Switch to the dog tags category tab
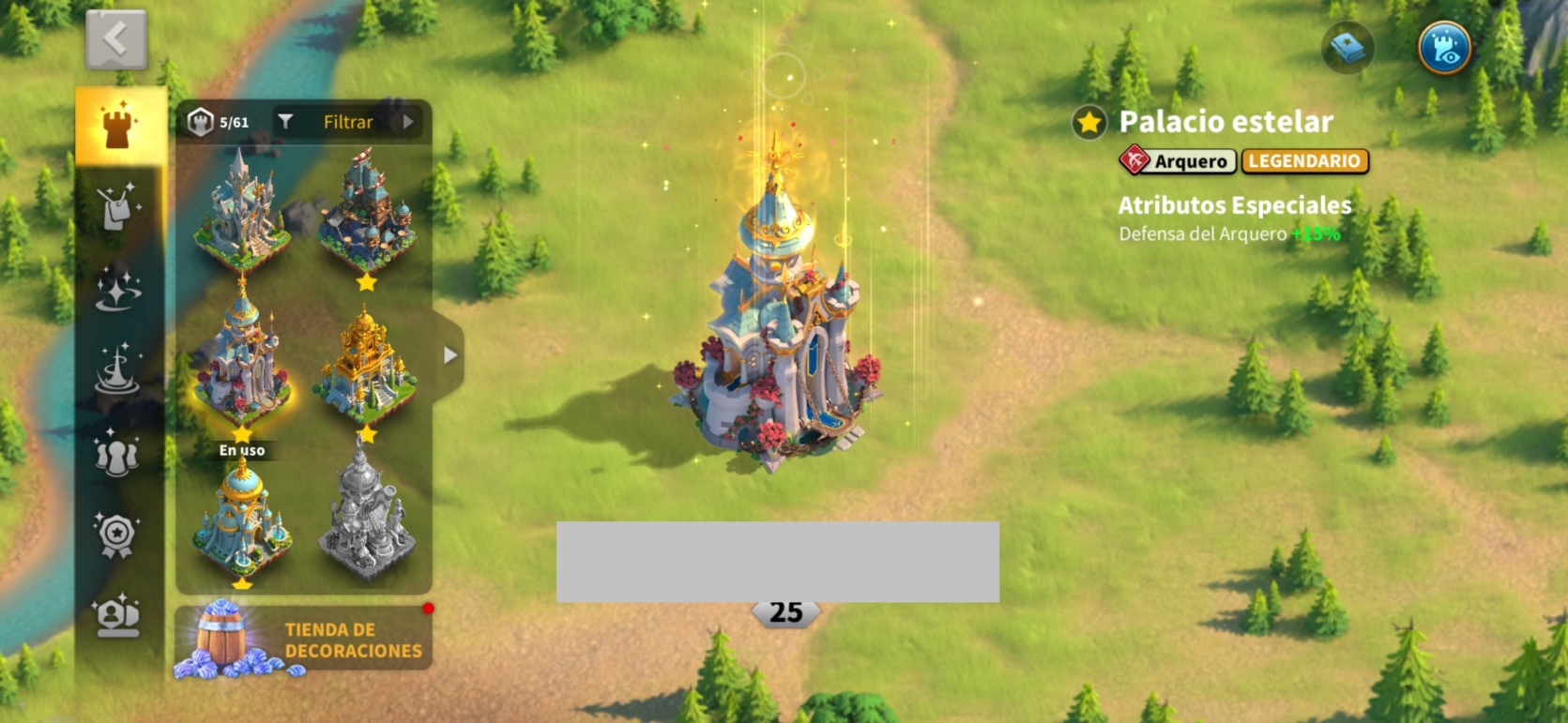This screenshot has height=723, width=1568. (x=118, y=206)
